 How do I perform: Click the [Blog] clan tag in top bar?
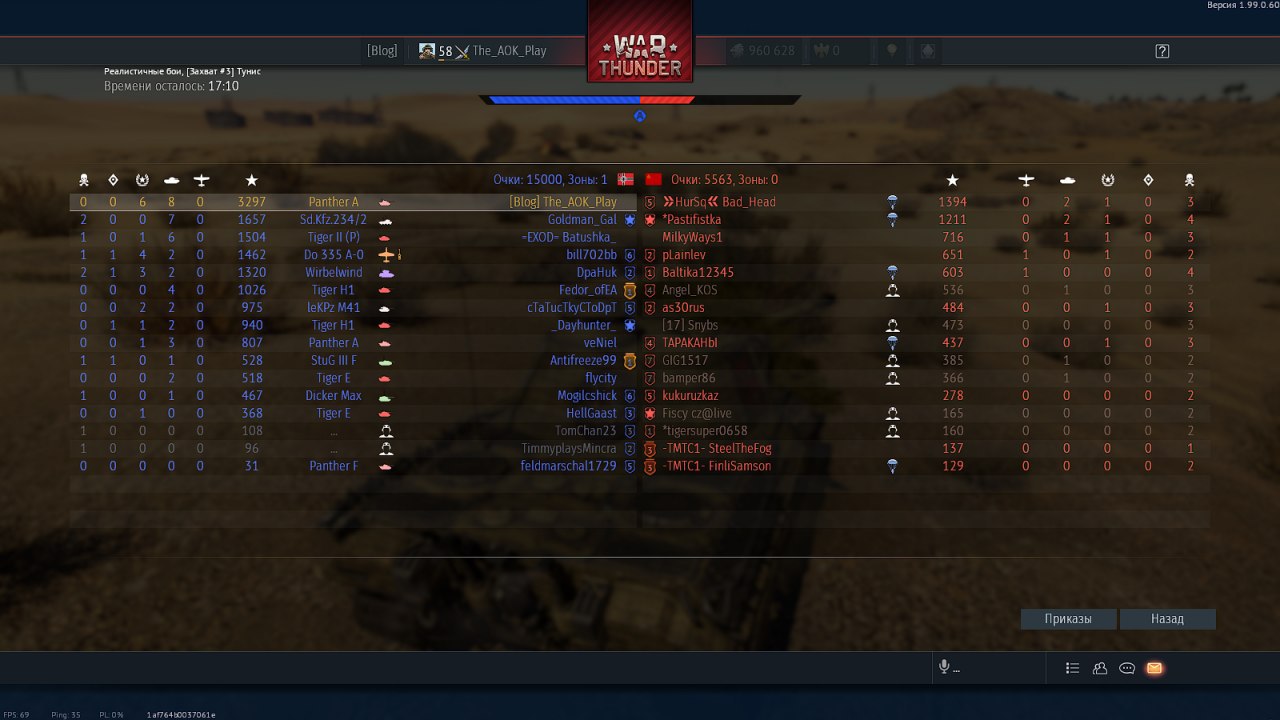(382, 51)
